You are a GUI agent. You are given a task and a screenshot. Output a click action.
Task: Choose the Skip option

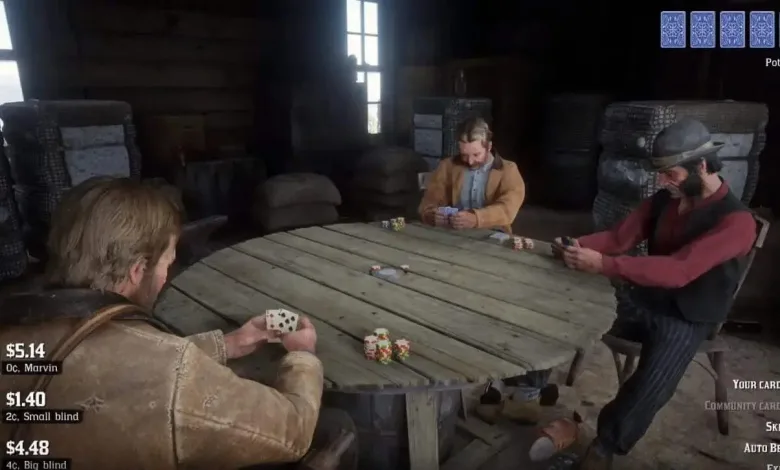point(772,427)
